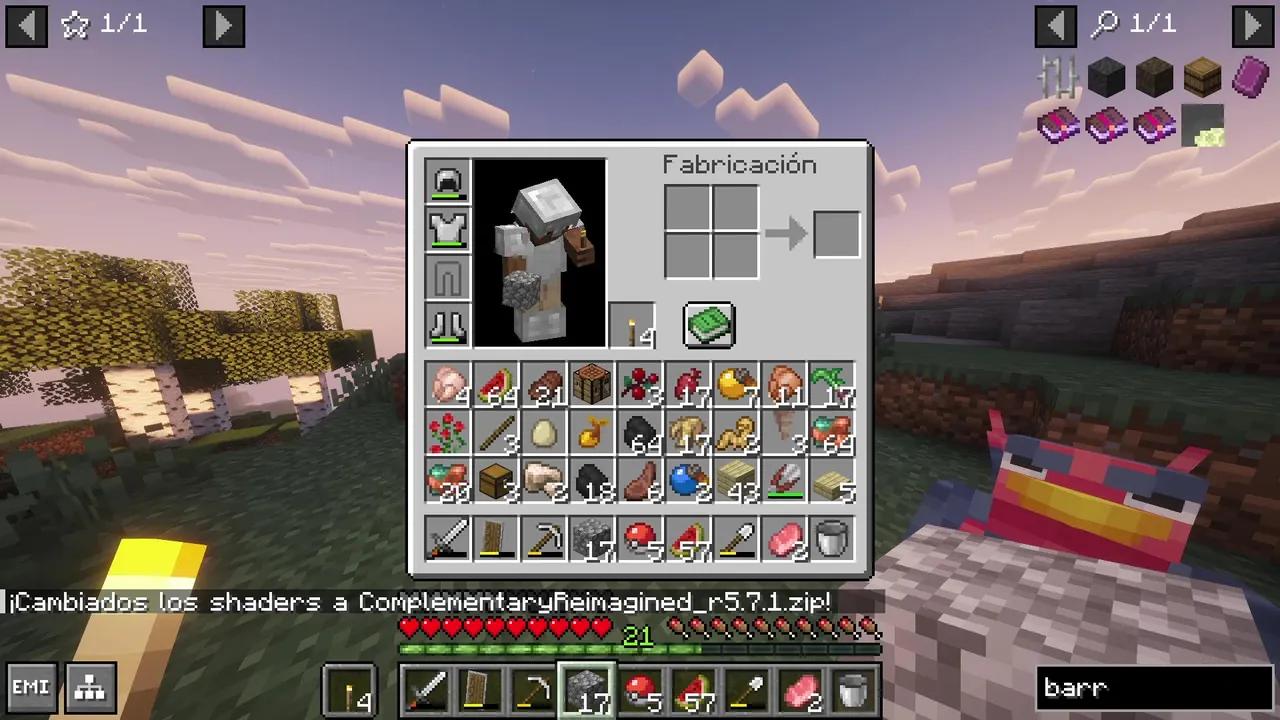Click the magnifier search icon top right
The width and height of the screenshot is (1280, 720).
tap(1104, 25)
